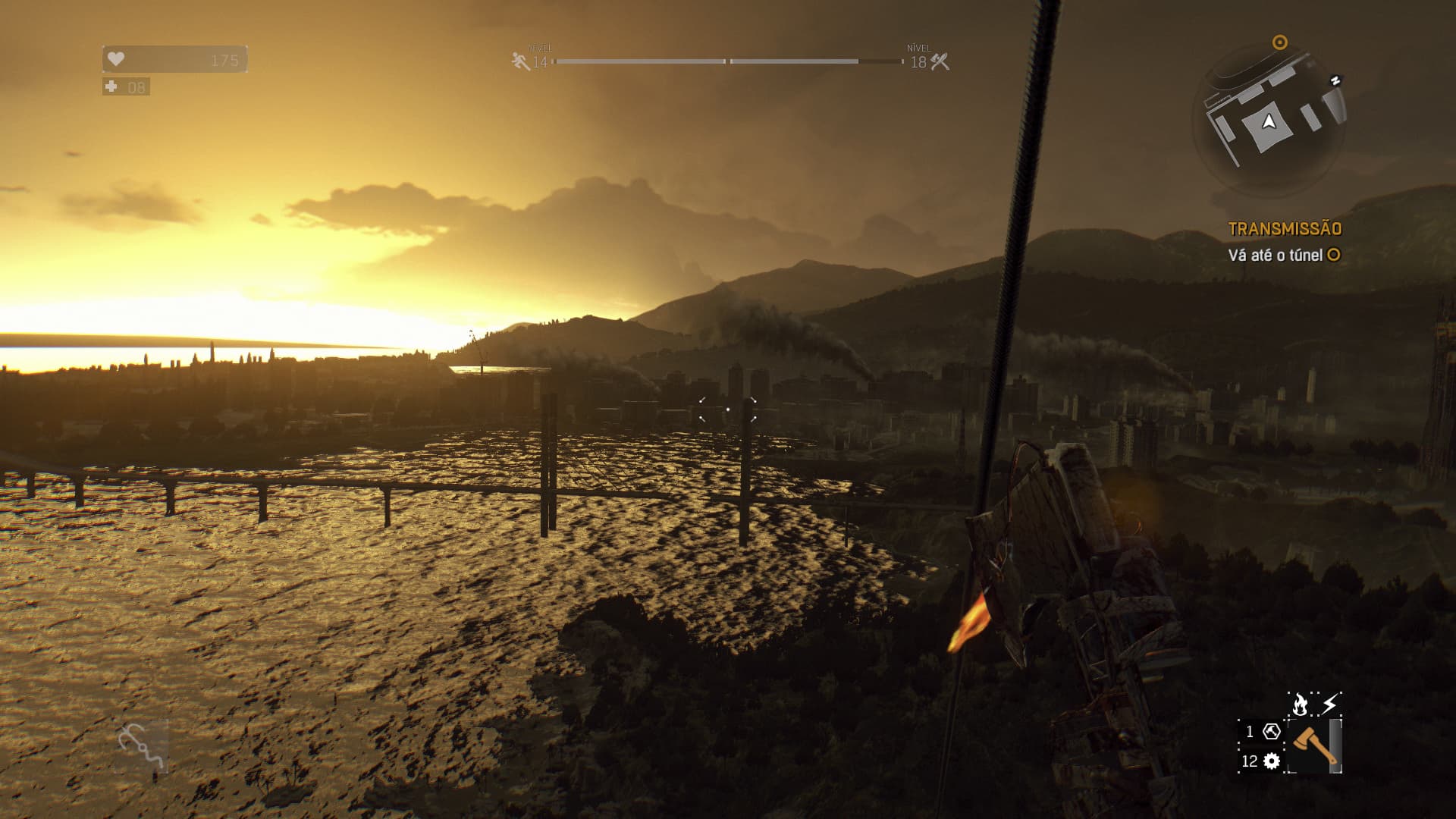Viewport: 1456px width, 819px height.
Task: Select the equipped axe weapon slot
Action: 1313,746
